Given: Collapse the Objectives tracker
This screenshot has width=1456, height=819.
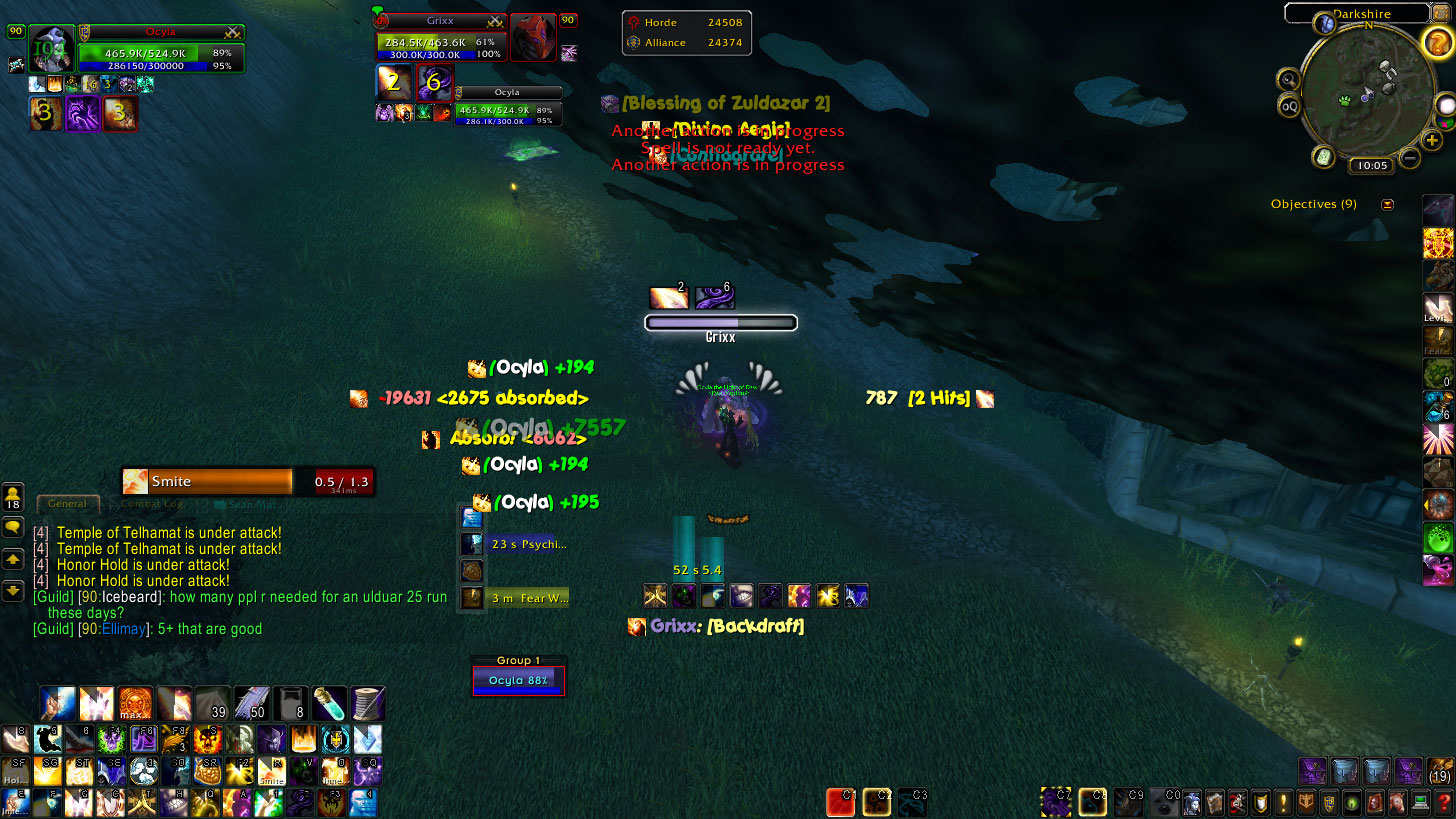Looking at the screenshot, I should coord(1387,204).
